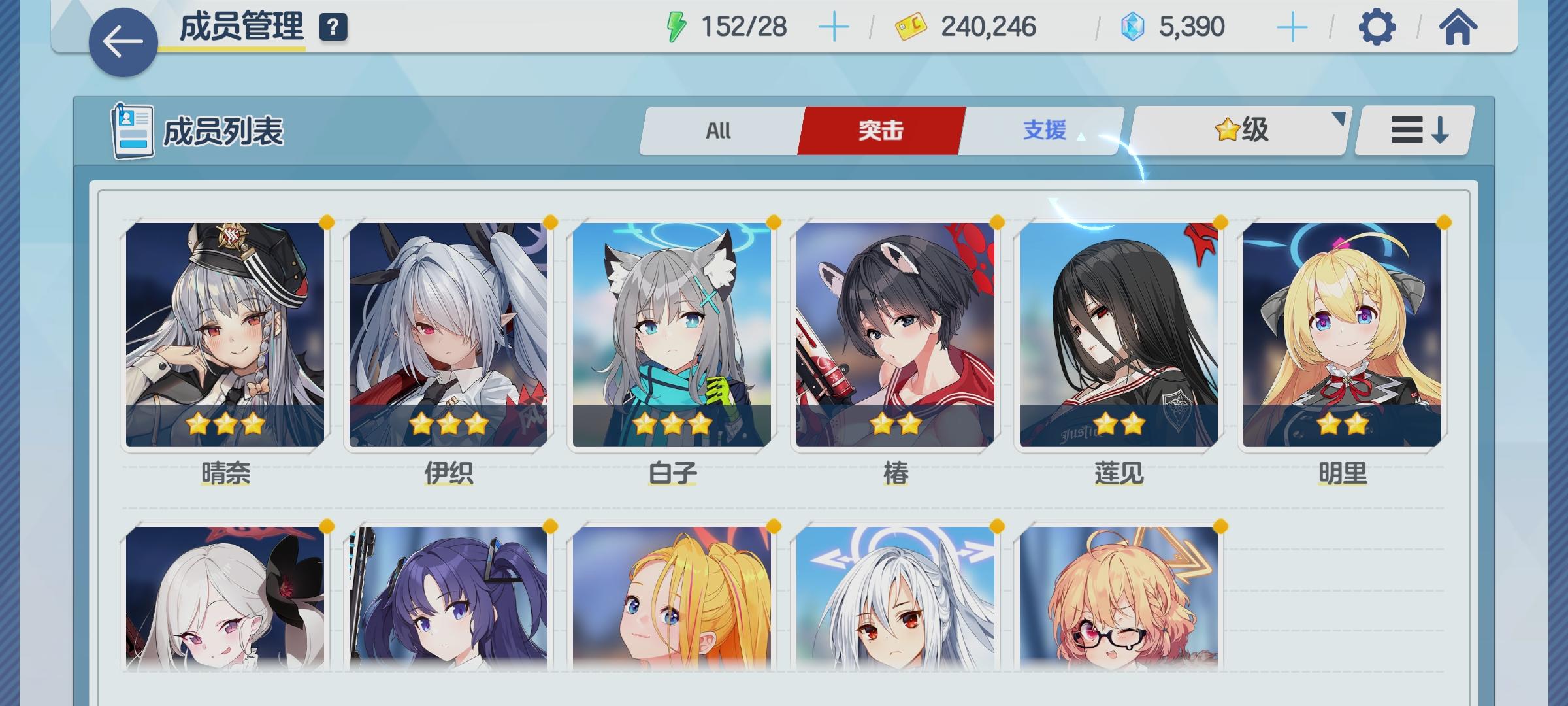Tap the plus to buy pyroxene

point(1294,26)
